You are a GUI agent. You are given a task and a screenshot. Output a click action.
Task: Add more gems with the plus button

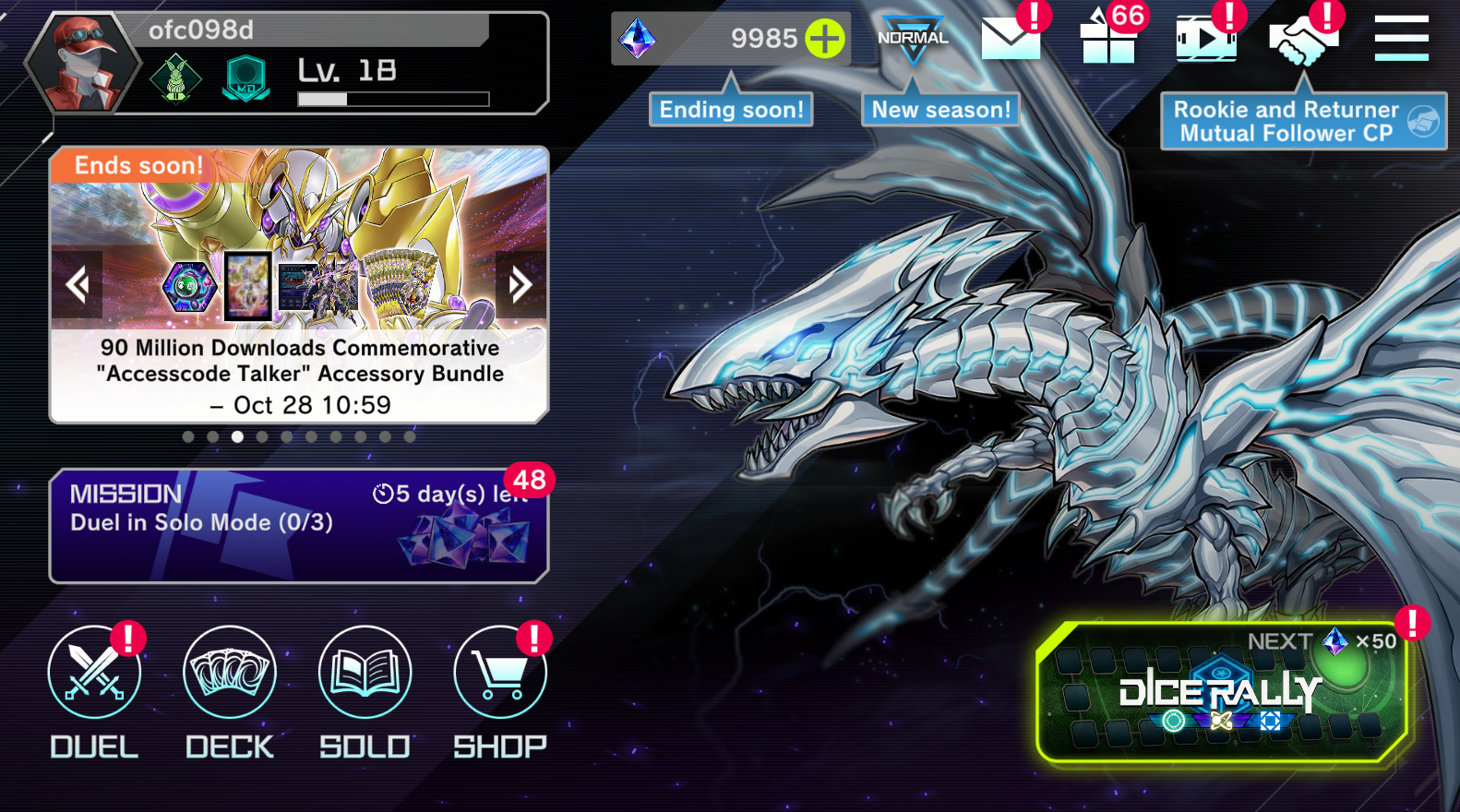[825, 39]
